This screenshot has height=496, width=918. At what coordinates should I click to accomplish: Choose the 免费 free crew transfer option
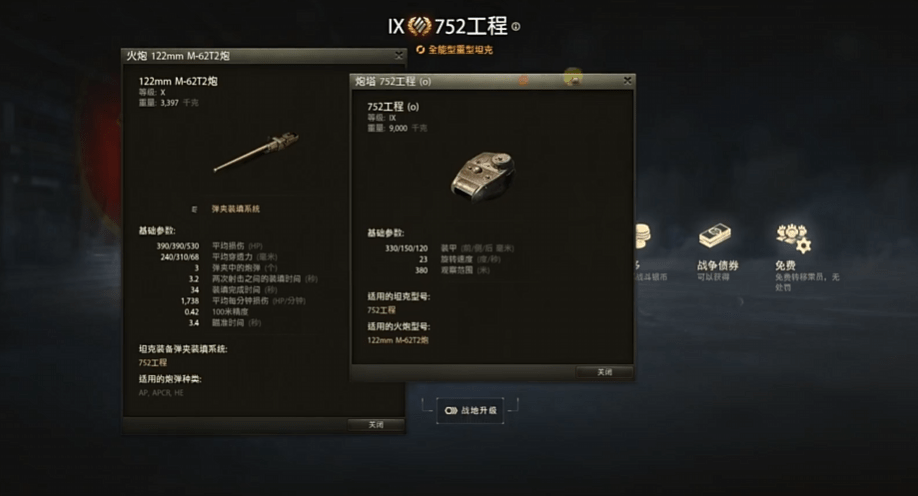792,238
